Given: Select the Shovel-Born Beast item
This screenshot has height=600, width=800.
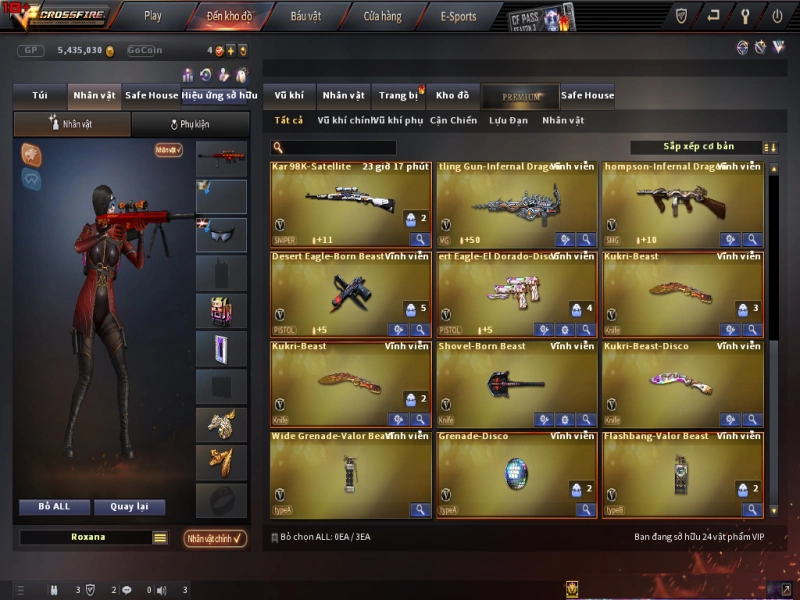Looking at the screenshot, I should (517, 384).
